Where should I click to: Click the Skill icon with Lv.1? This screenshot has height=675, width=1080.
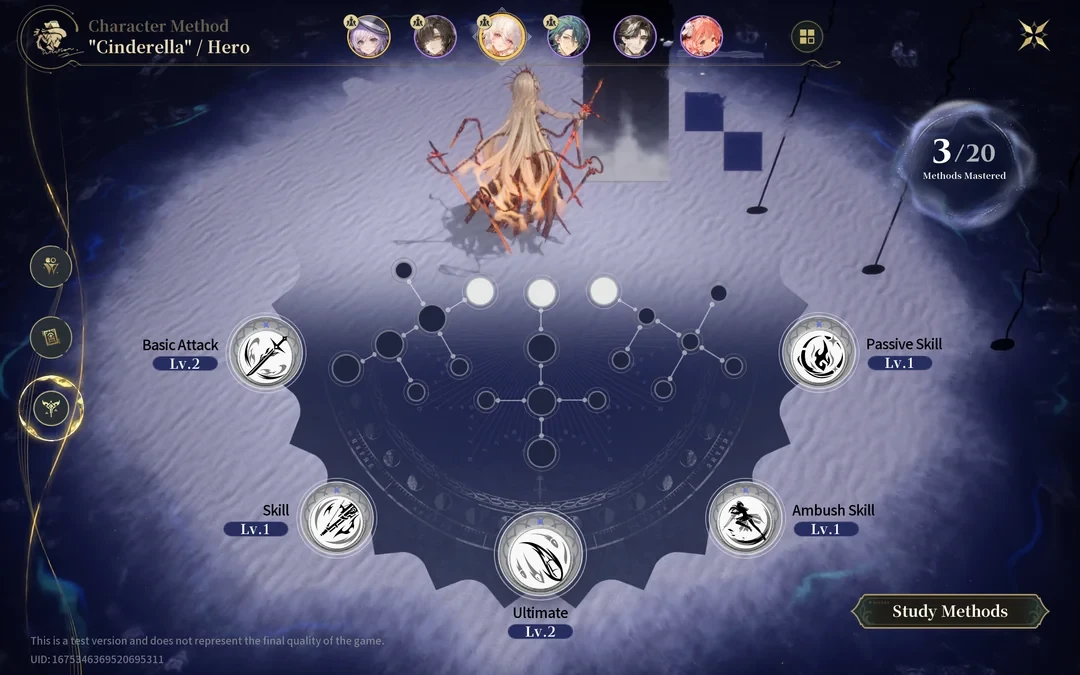tap(337, 519)
